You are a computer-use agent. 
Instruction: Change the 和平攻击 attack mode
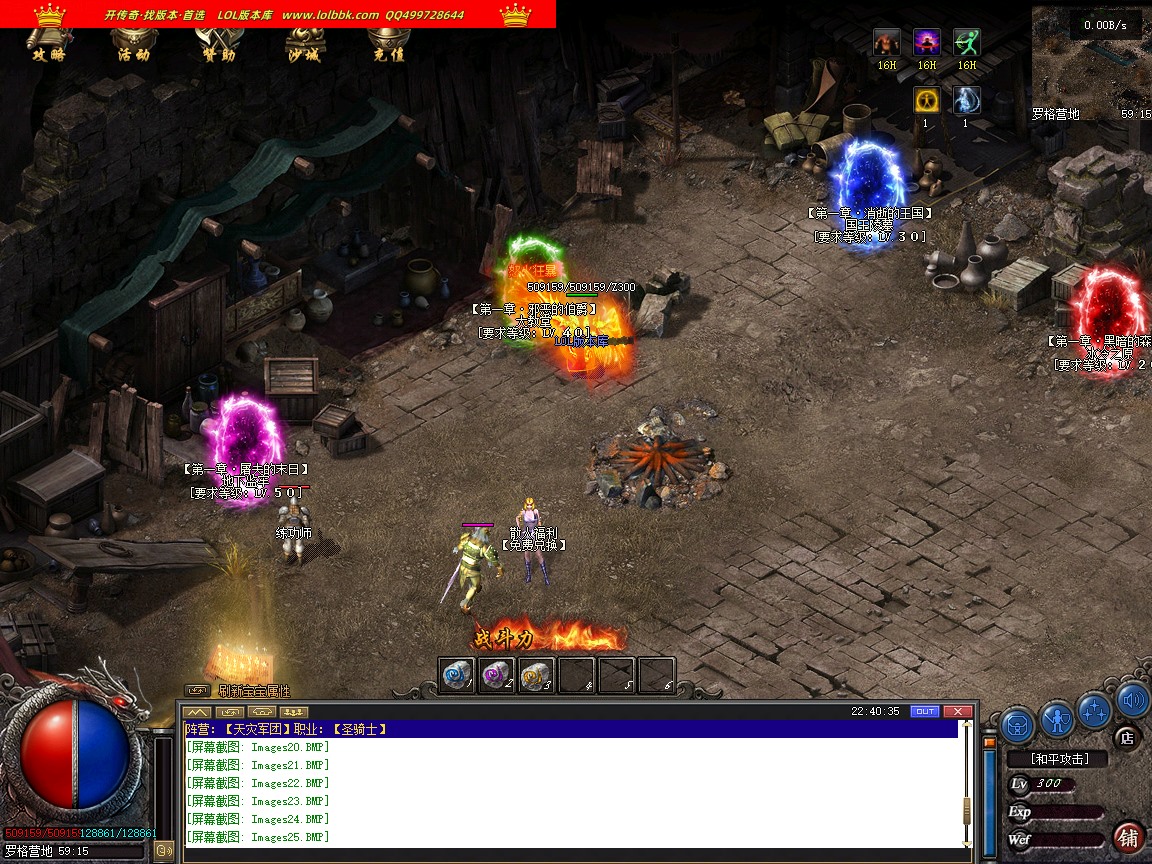click(x=1059, y=759)
